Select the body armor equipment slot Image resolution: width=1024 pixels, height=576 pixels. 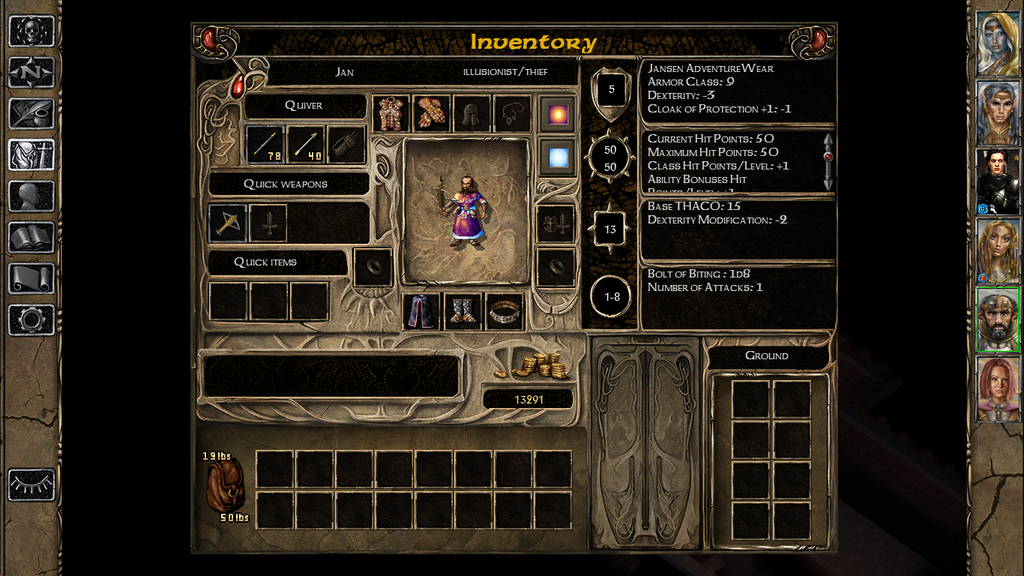[x=390, y=113]
